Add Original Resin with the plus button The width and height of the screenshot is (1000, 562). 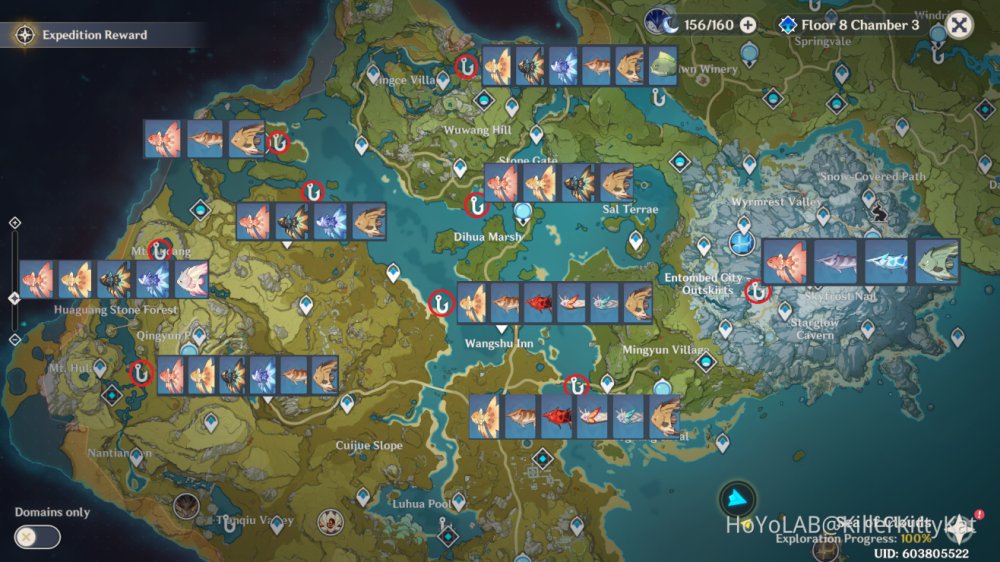(748, 25)
